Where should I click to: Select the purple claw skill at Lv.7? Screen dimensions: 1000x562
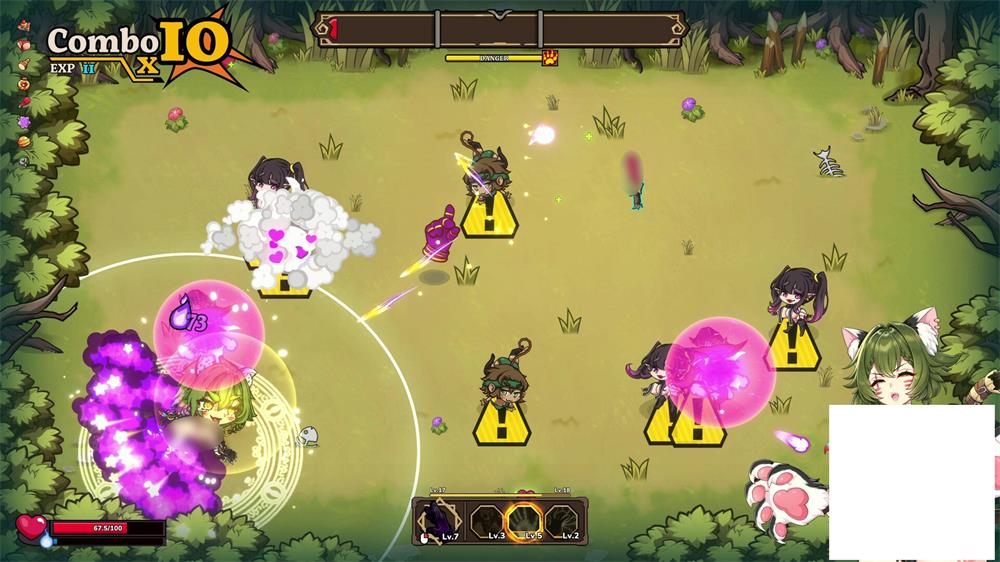[441, 520]
